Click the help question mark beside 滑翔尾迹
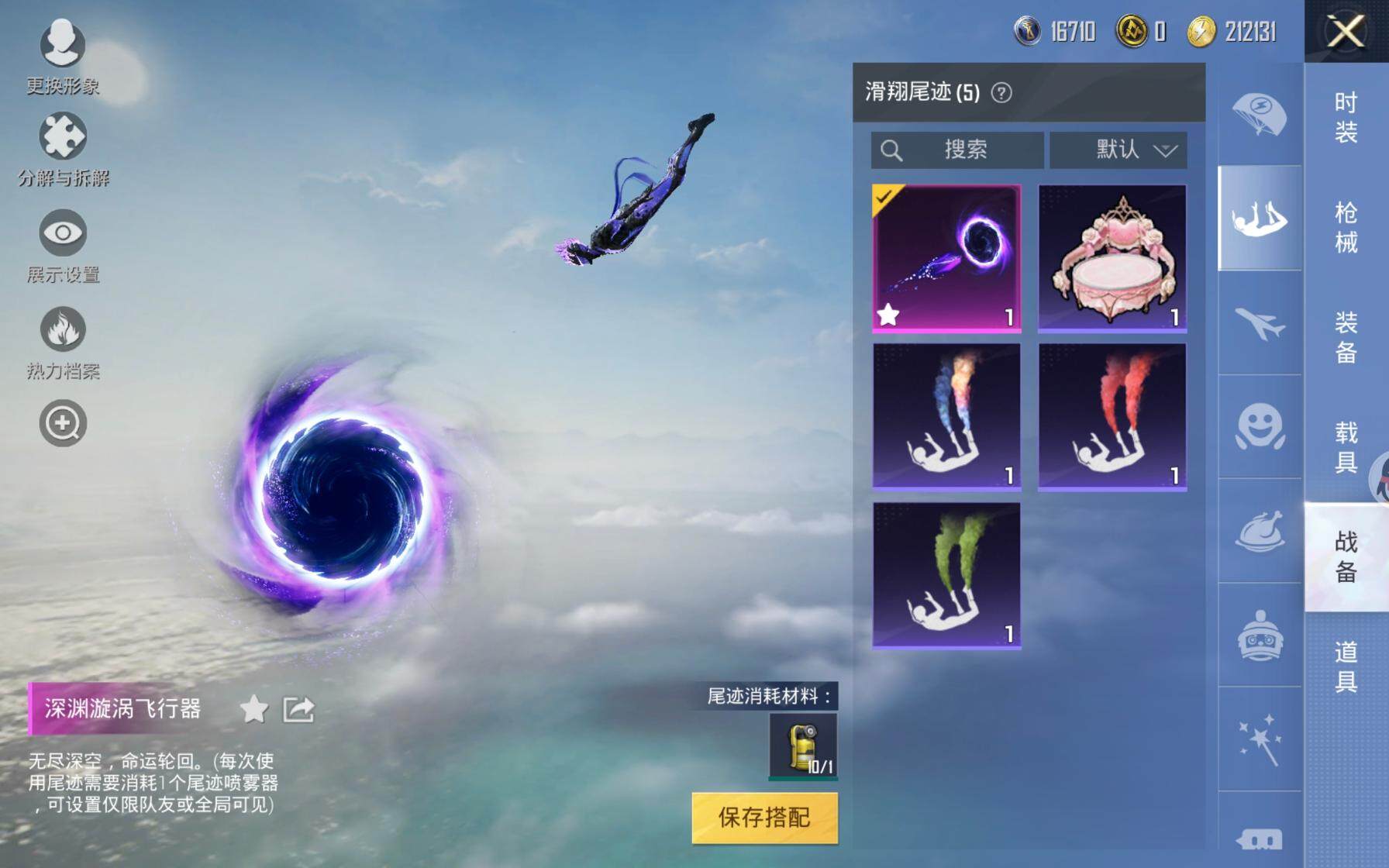 tap(1001, 93)
